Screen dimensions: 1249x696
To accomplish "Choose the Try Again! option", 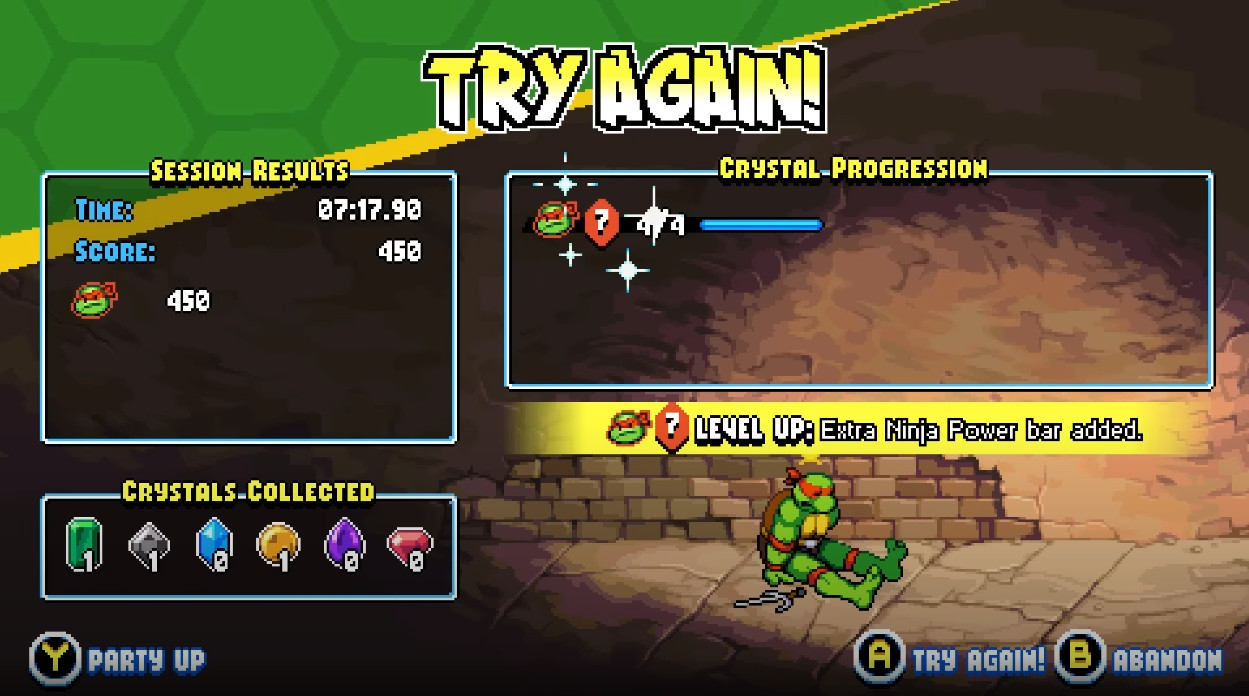I will tap(953, 659).
